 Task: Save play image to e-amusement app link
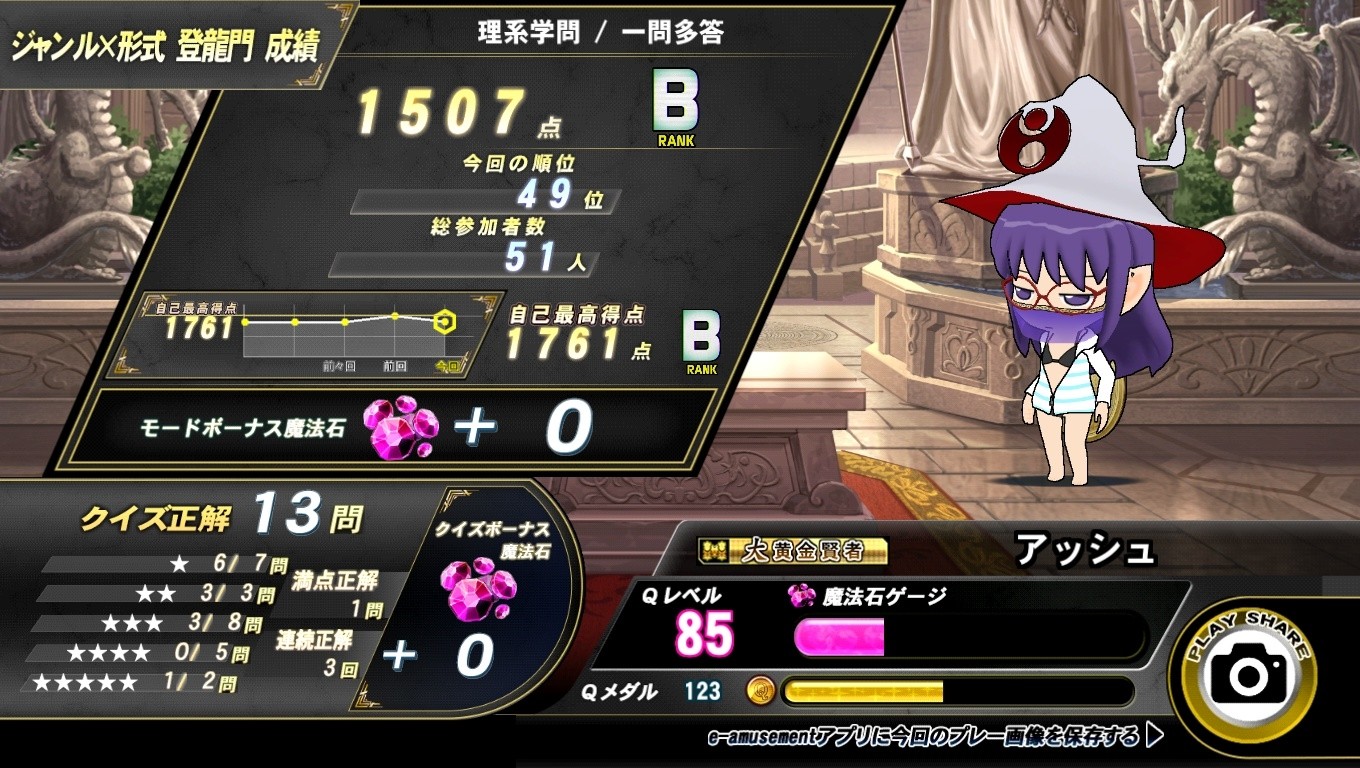pyautogui.click(x=934, y=738)
